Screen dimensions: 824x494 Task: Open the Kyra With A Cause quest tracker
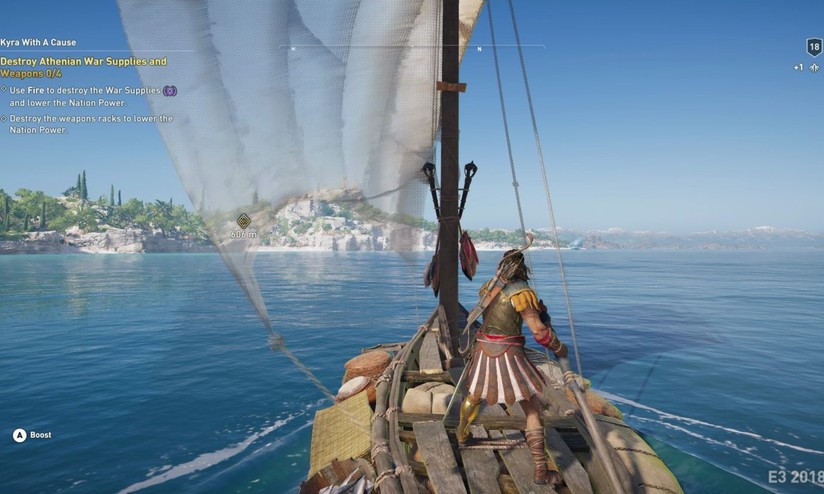tap(39, 43)
